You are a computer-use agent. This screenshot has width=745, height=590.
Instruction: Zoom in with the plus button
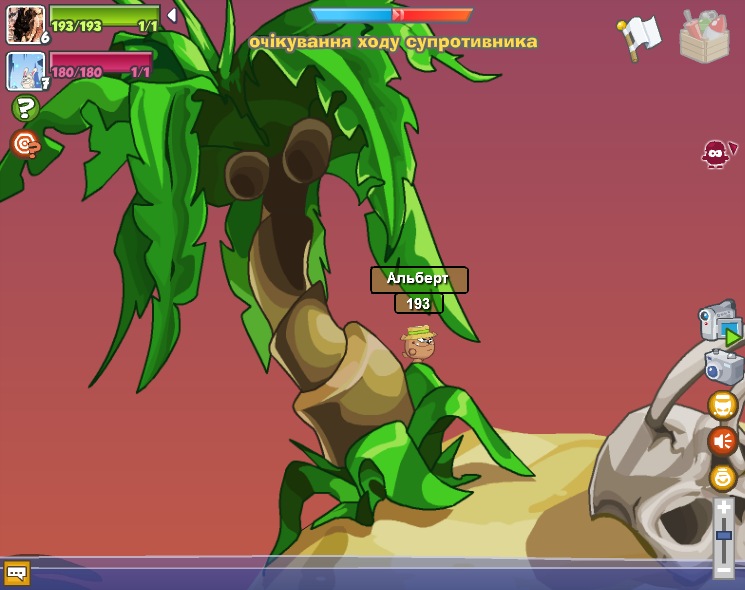[x=723, y=508]
